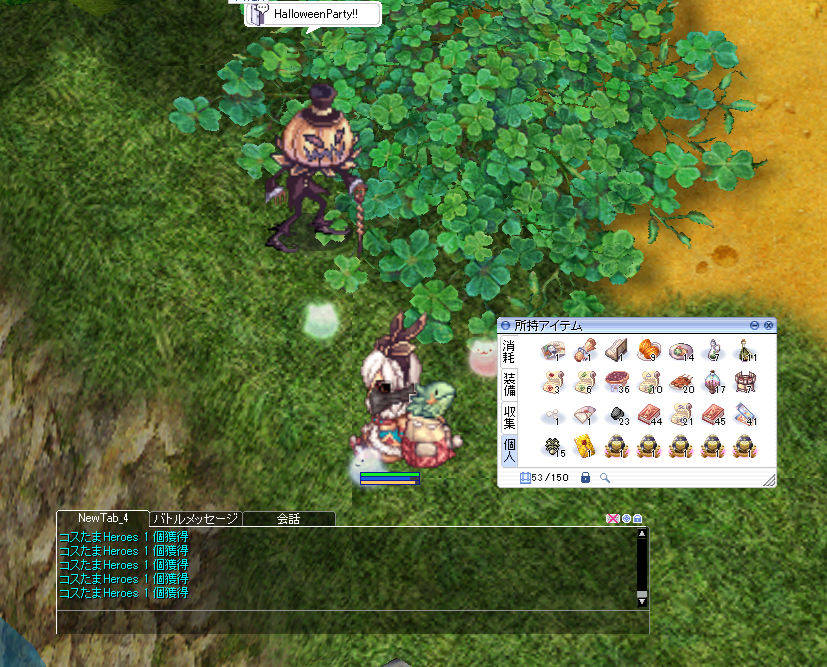
Task: Show the 収集 collection tab
Action: click(509, 416)
